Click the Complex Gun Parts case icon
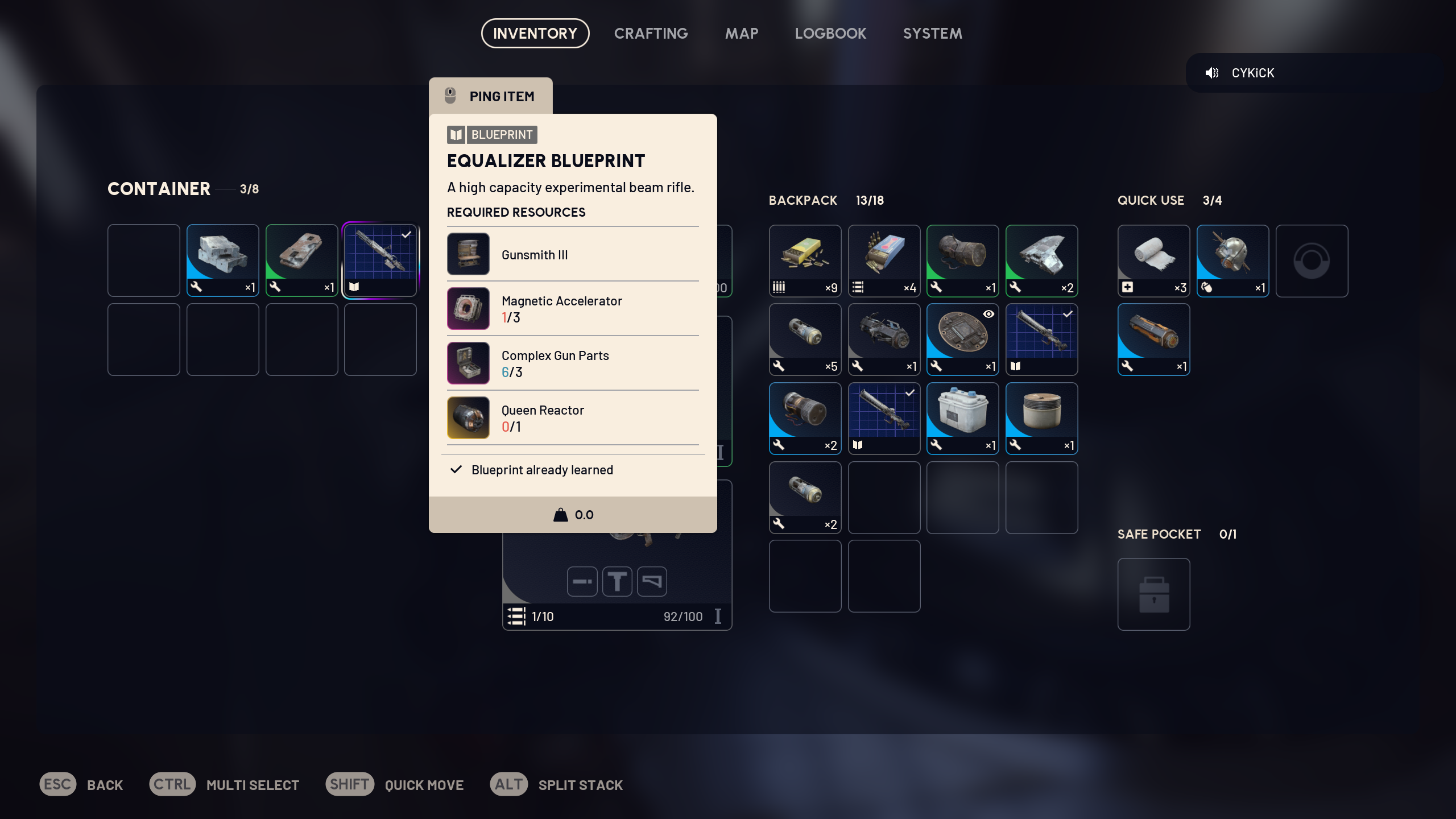This screenshot has height=819, width=1456. [x=468, y=363]
